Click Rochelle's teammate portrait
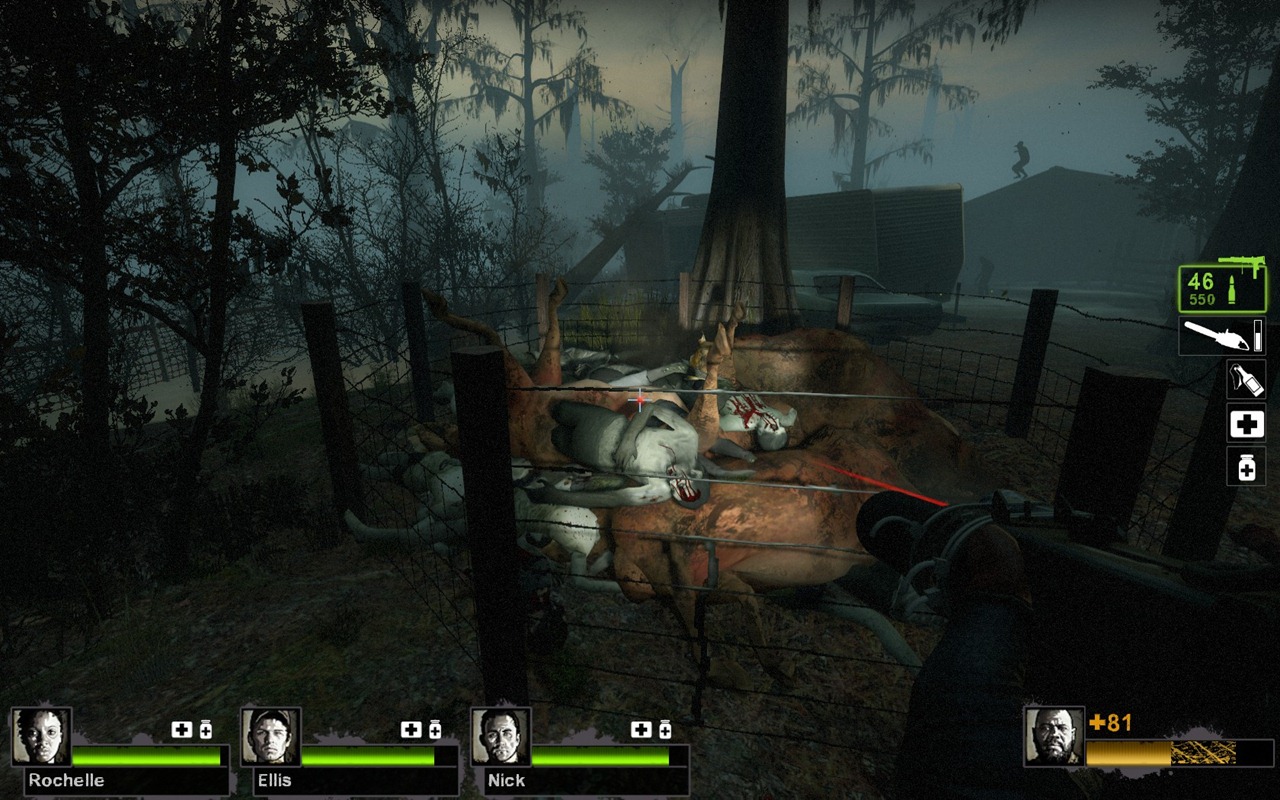 point(42,737)
